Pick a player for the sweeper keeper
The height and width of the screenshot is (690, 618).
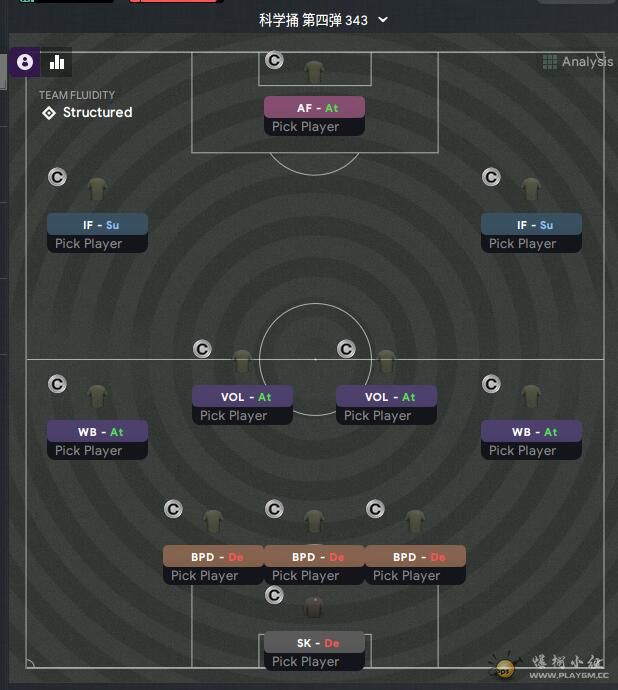click(x=314, y=662)
